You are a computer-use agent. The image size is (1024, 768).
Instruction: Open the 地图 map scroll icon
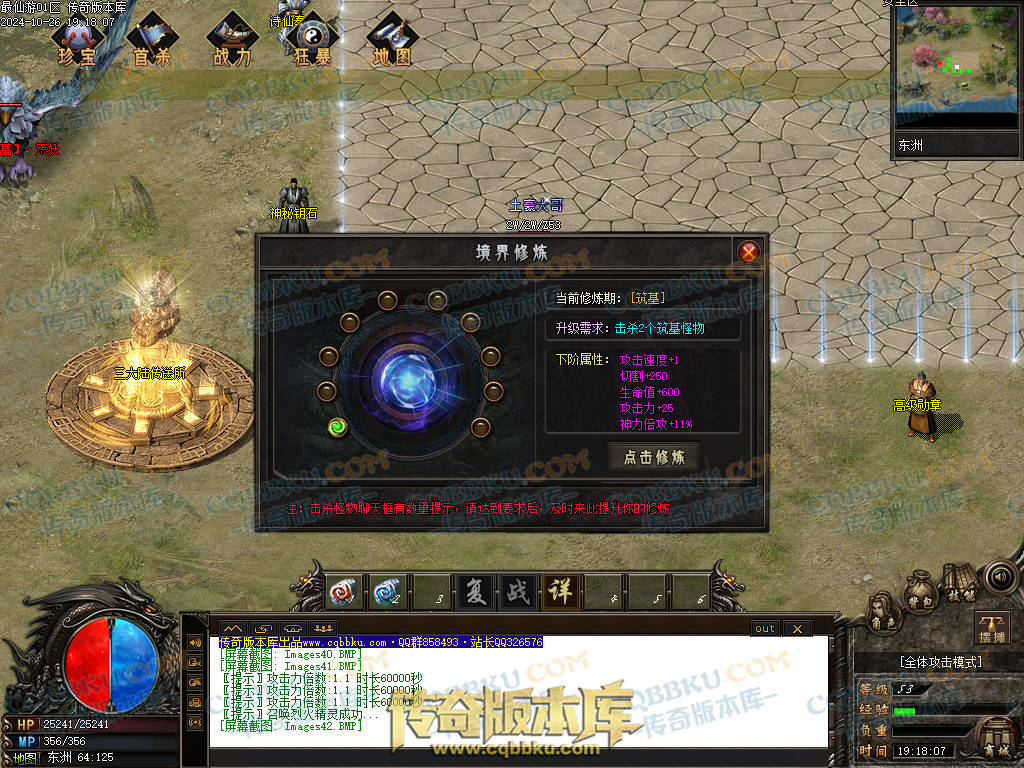[x=392, y=42]
